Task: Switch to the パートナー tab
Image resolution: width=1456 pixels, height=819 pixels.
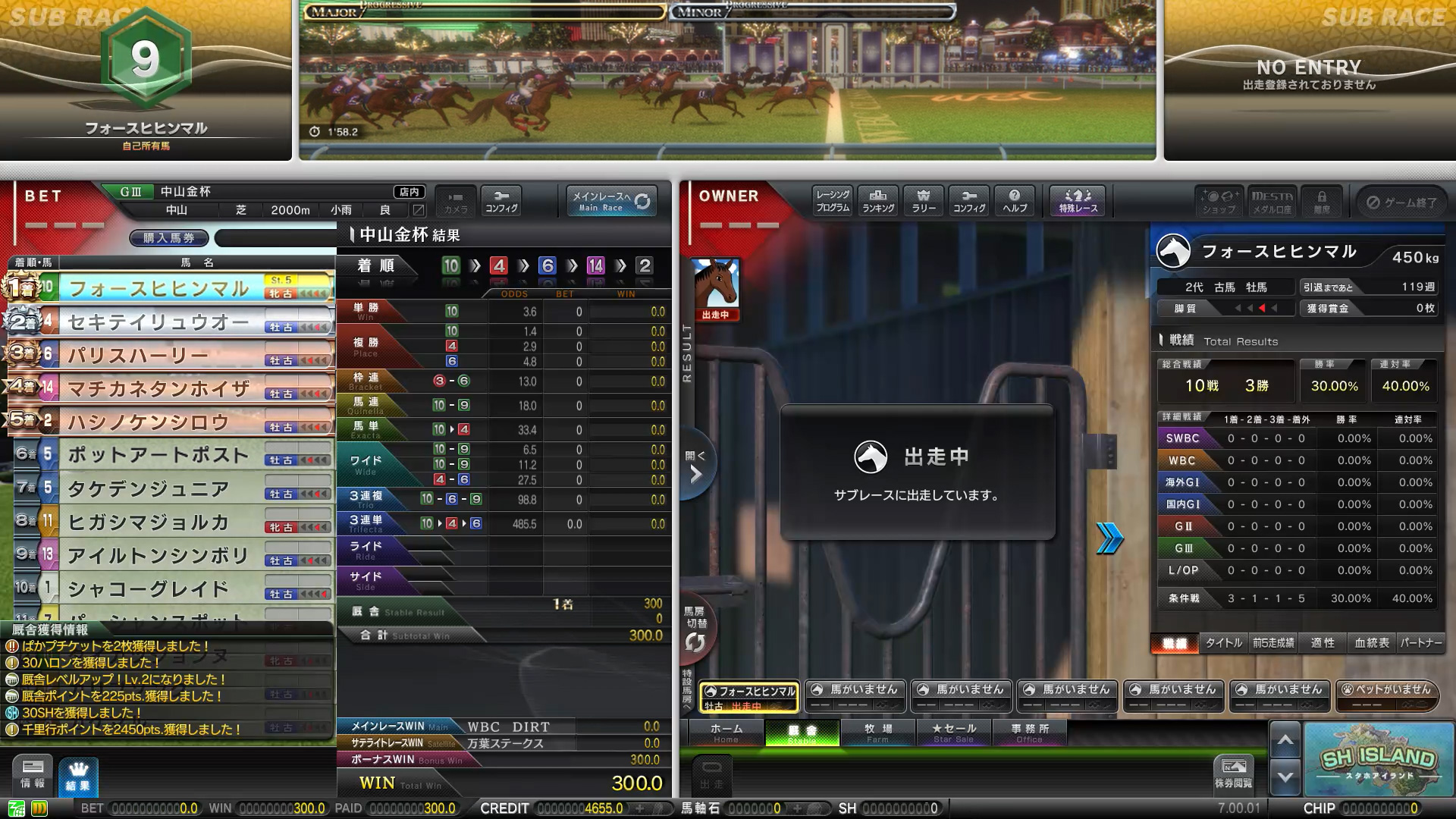Action: 1421,643
